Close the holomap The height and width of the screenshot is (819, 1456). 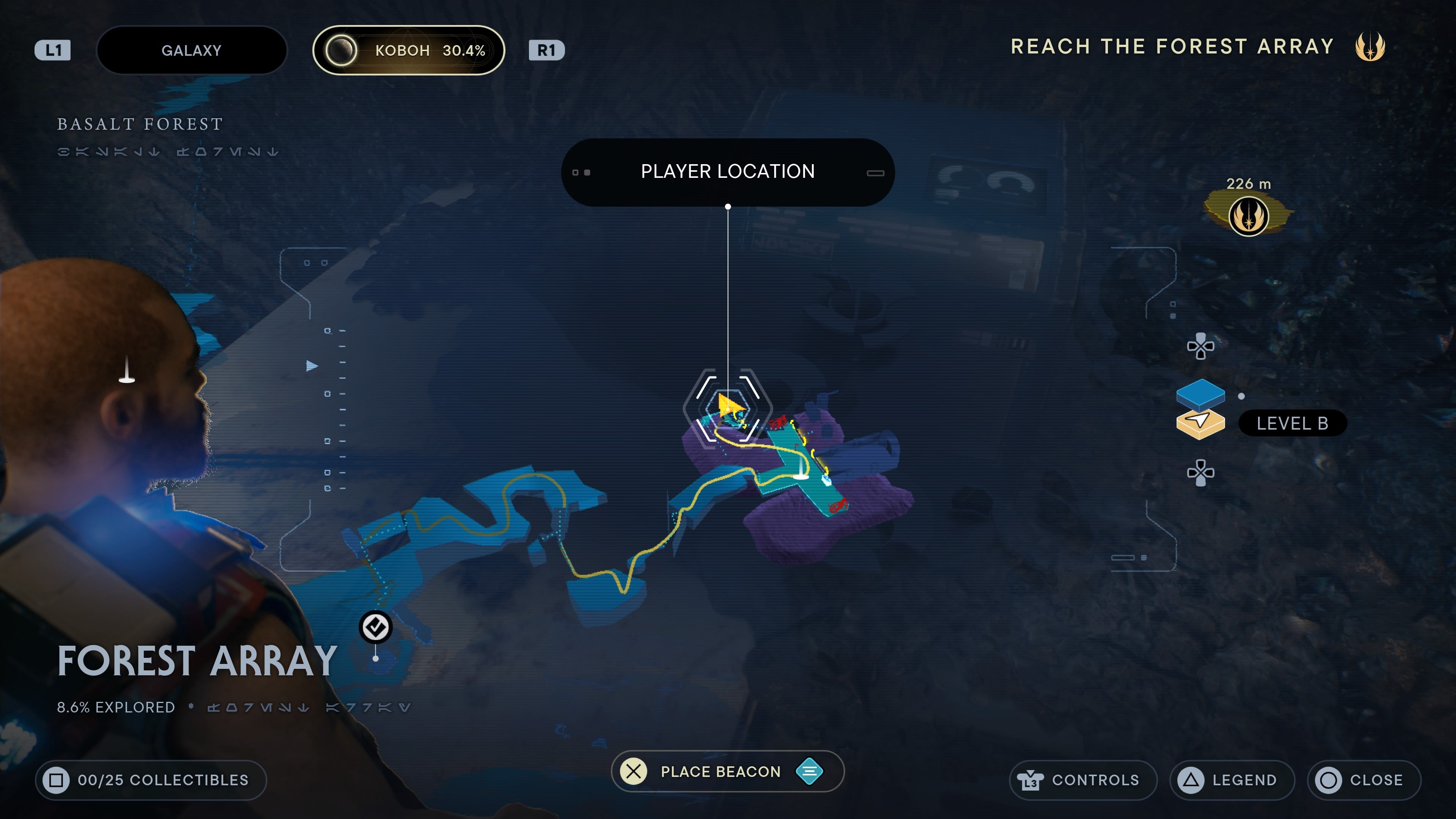(x=1363, y=780)
